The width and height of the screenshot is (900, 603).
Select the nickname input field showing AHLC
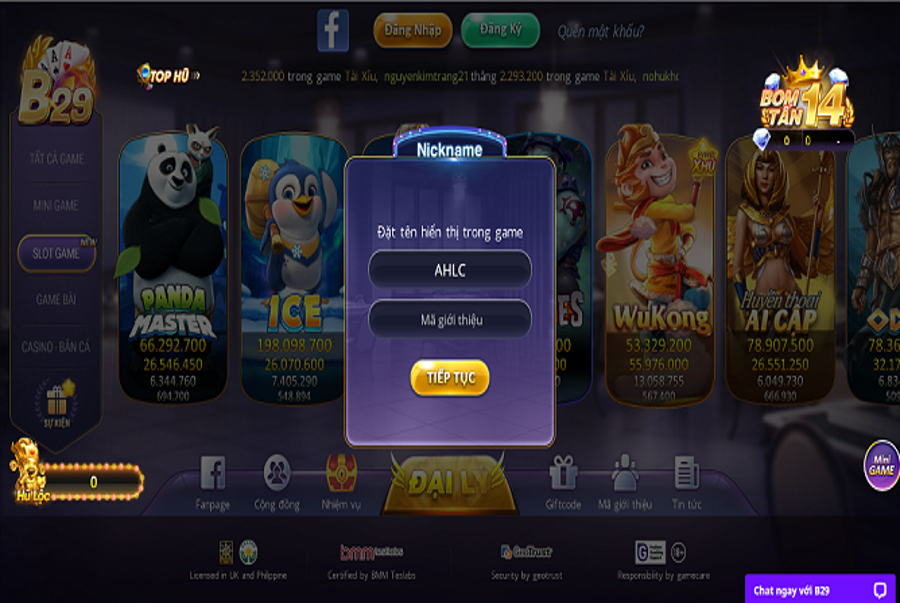click(449, 269)
